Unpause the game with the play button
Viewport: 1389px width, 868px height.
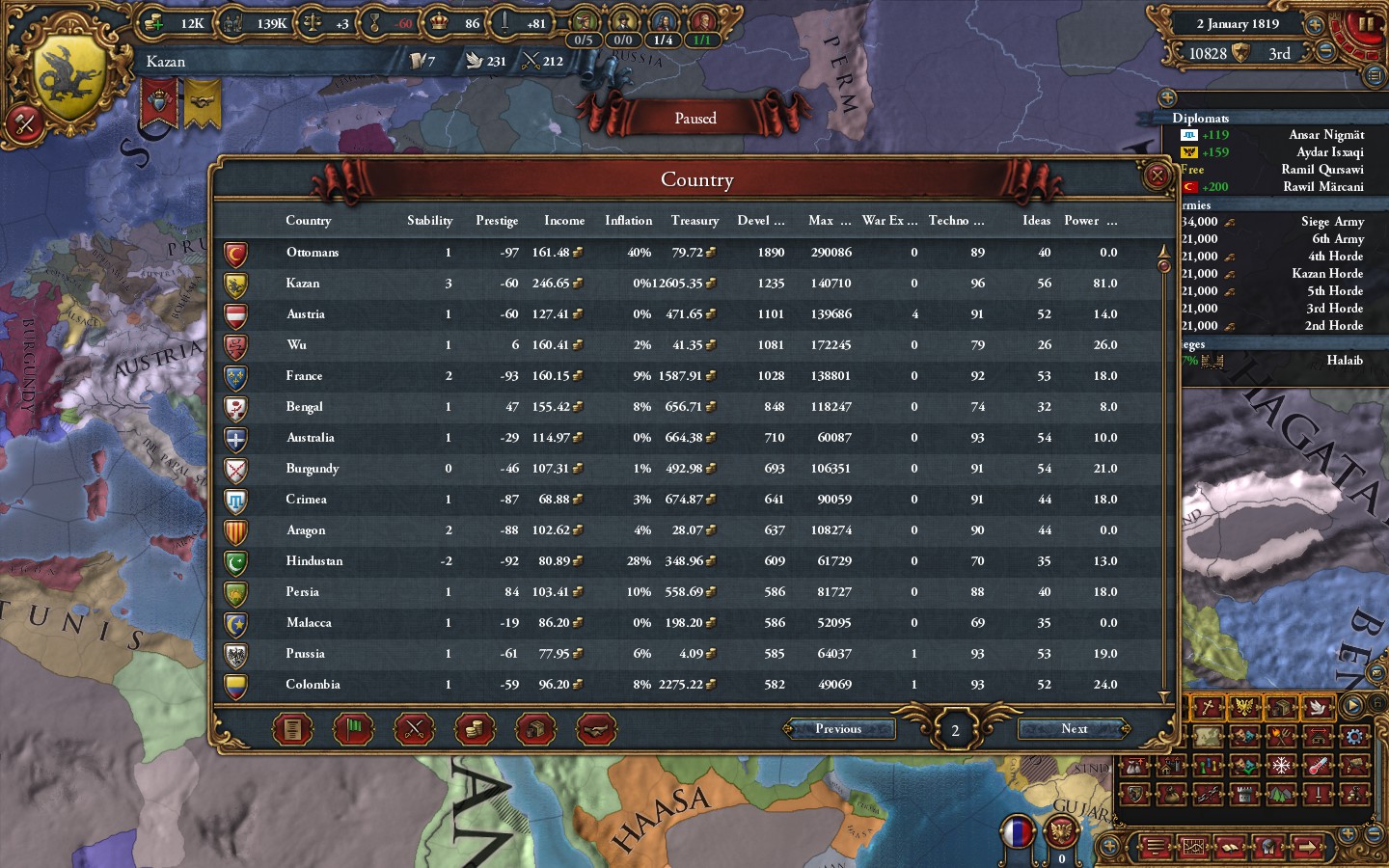(x=1351, y=705)
